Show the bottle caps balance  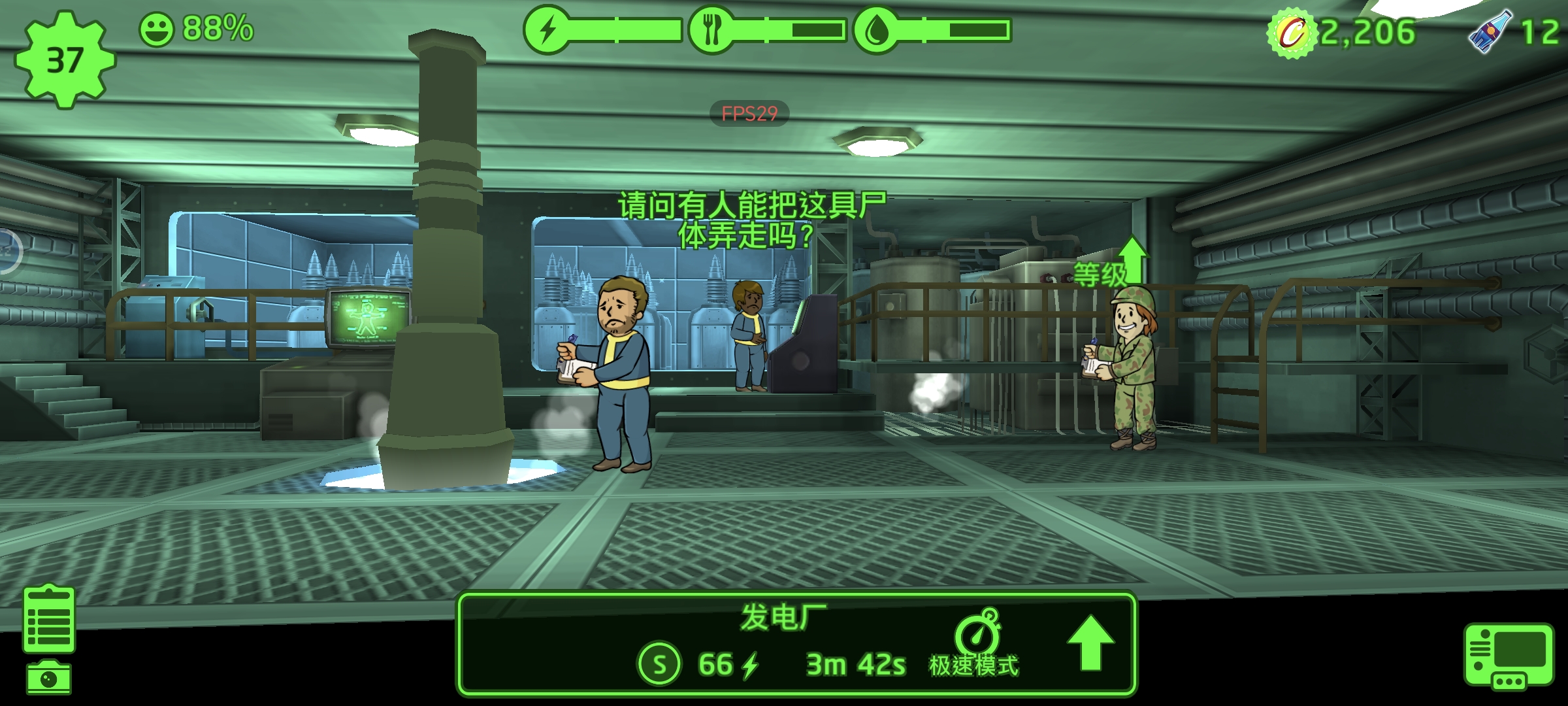(x=1342, y=33)
